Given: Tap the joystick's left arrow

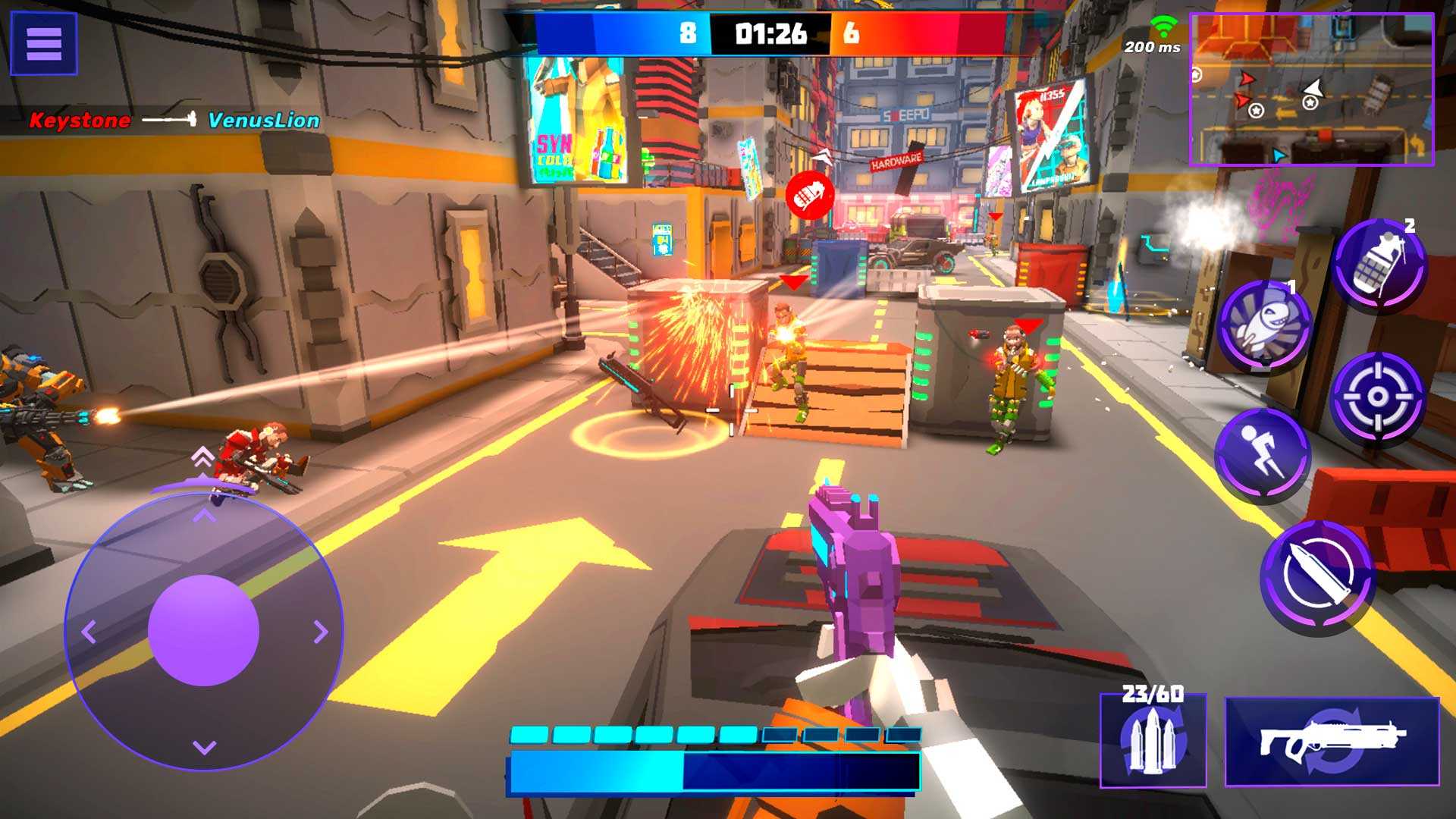Looking at the screenshot, I should pyautogui.click(x=89, y=631).
